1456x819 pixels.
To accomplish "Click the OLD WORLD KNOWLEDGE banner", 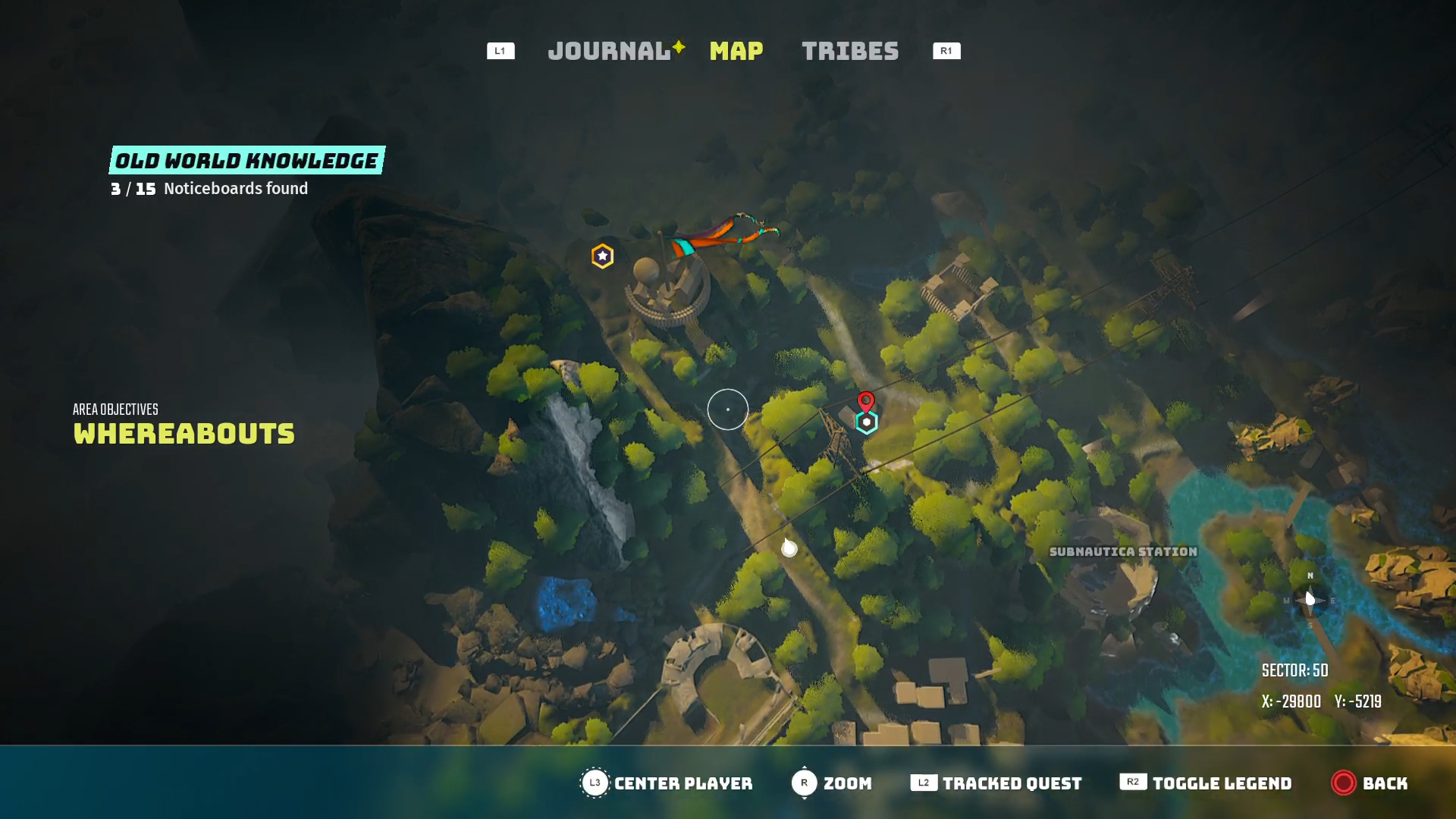I will pos(245,160).
